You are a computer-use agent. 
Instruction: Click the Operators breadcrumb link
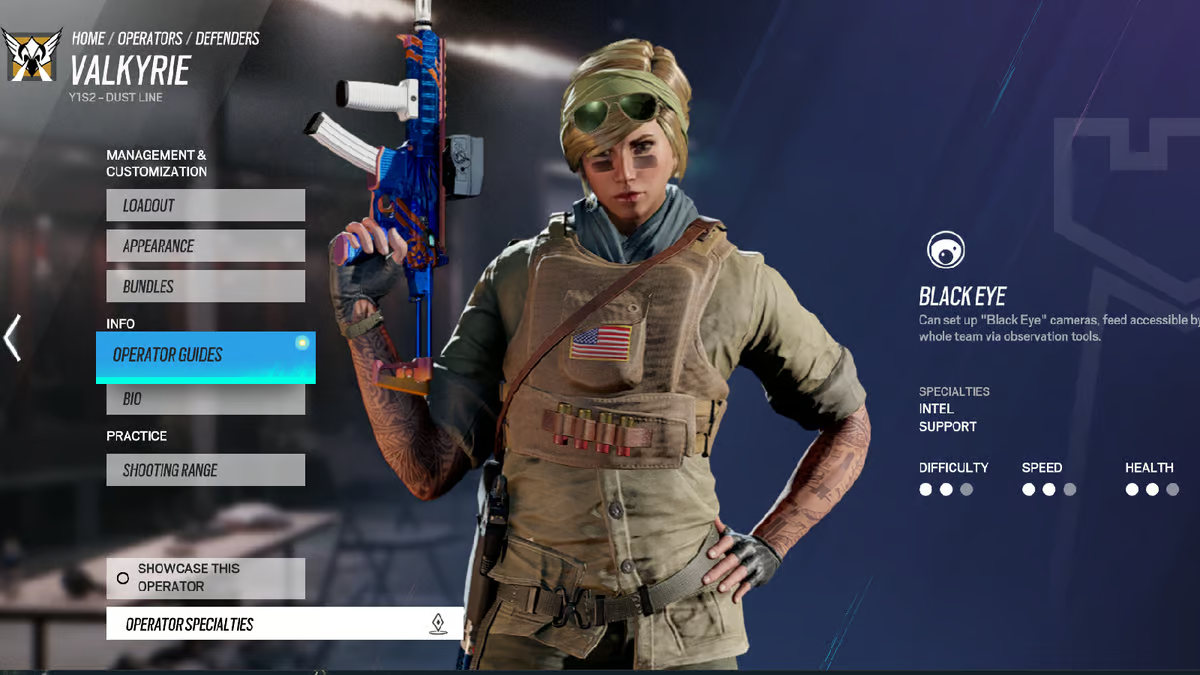[x=150, y=39]
